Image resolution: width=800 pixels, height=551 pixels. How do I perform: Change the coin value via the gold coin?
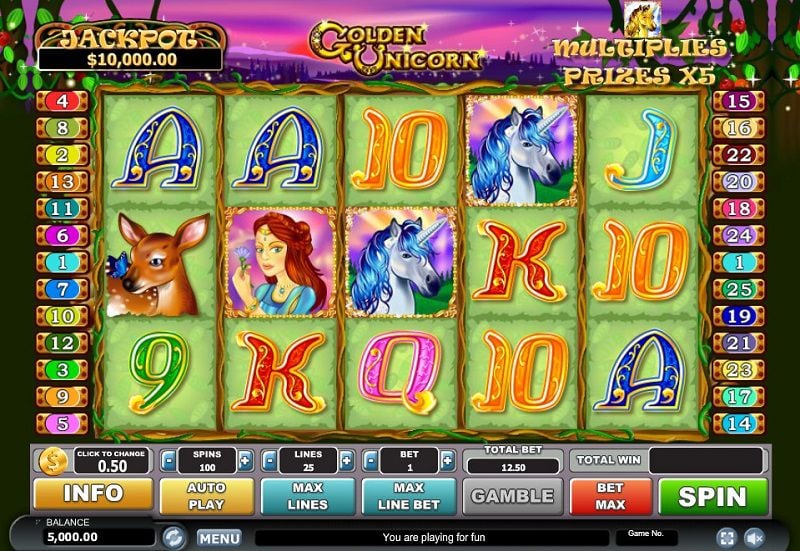pyautogui.click(x=51, y=461)
